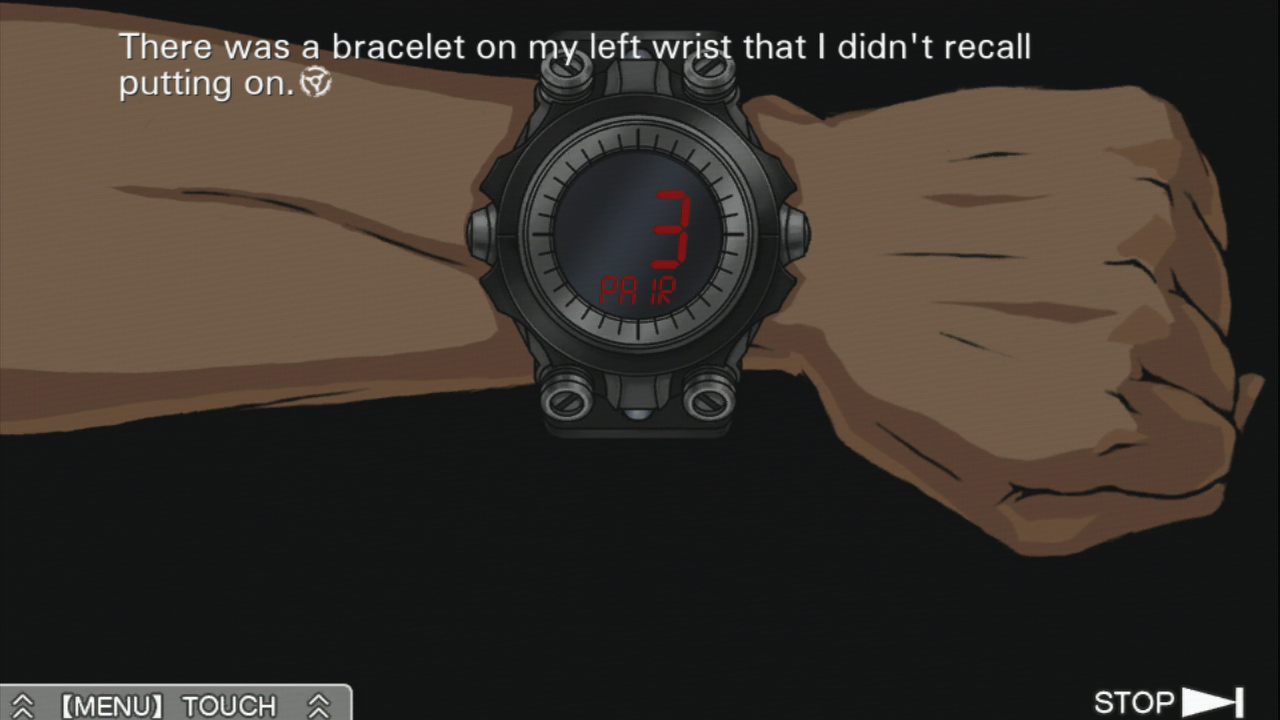Select TOUCH on the bottom bar
Screen dimensions: 1280x720
(x=230, y=706)
